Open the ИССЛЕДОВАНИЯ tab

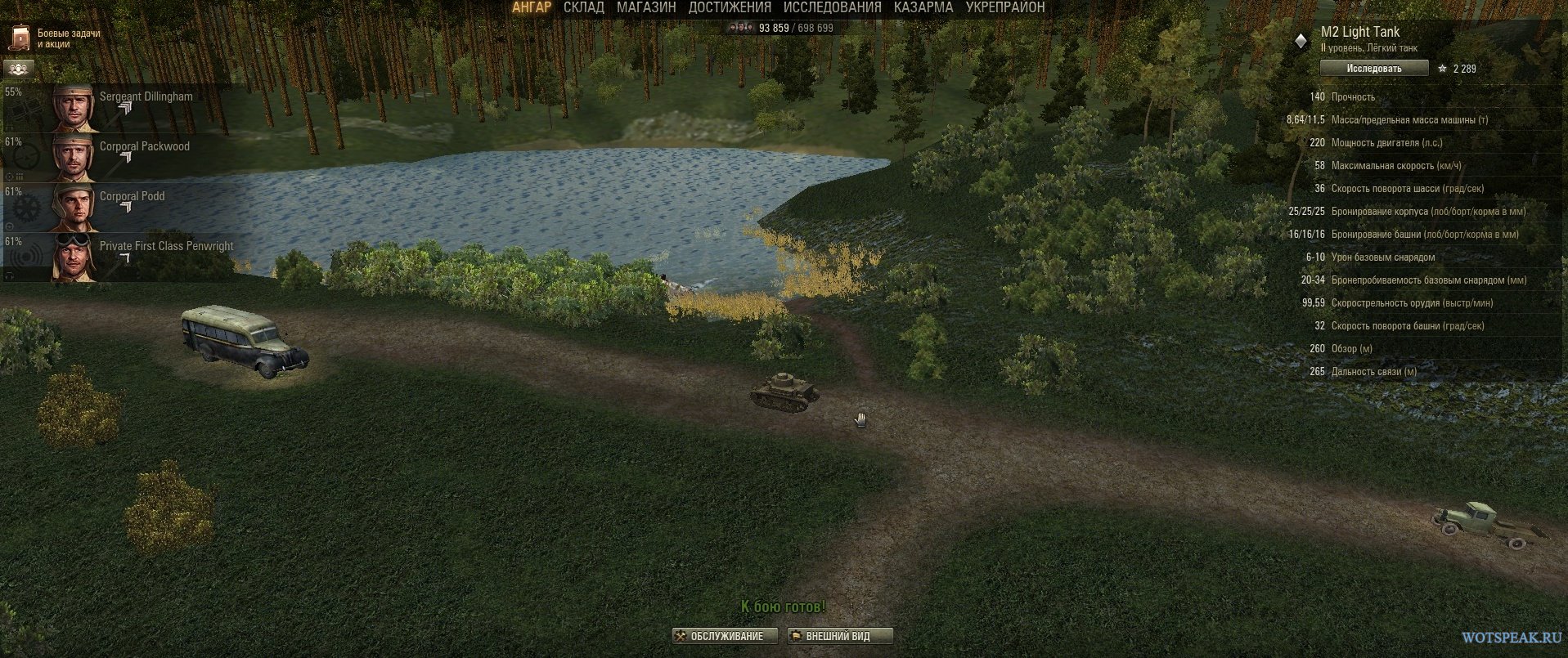[832, 7]
